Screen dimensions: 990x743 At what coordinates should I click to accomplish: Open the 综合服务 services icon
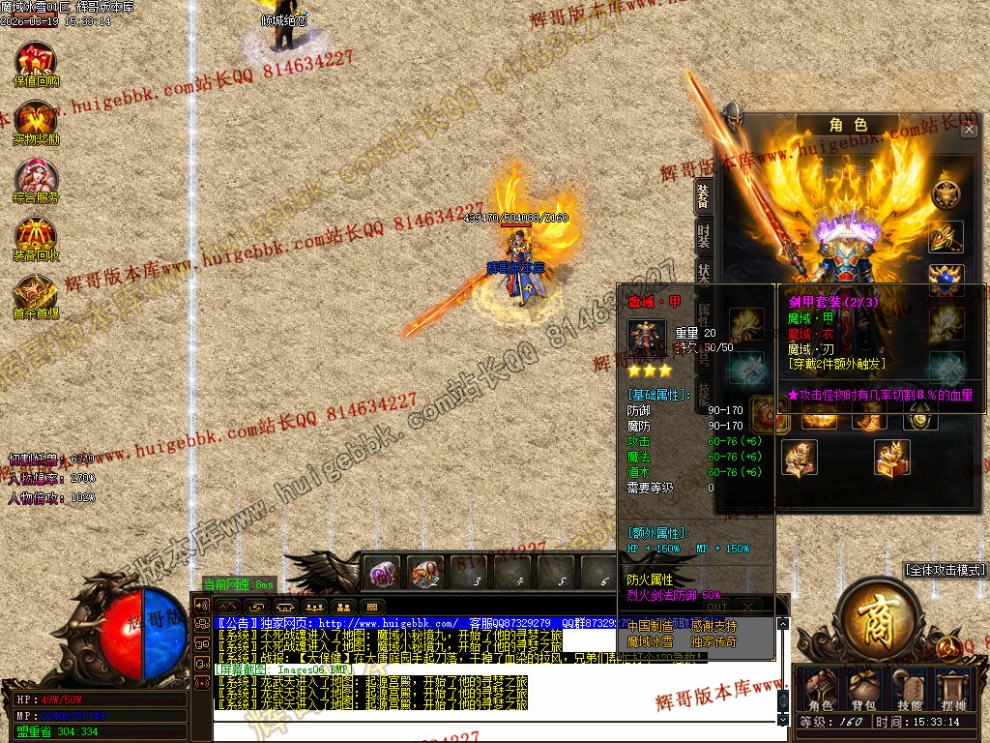pyautogui.click(x=36, y=178)
